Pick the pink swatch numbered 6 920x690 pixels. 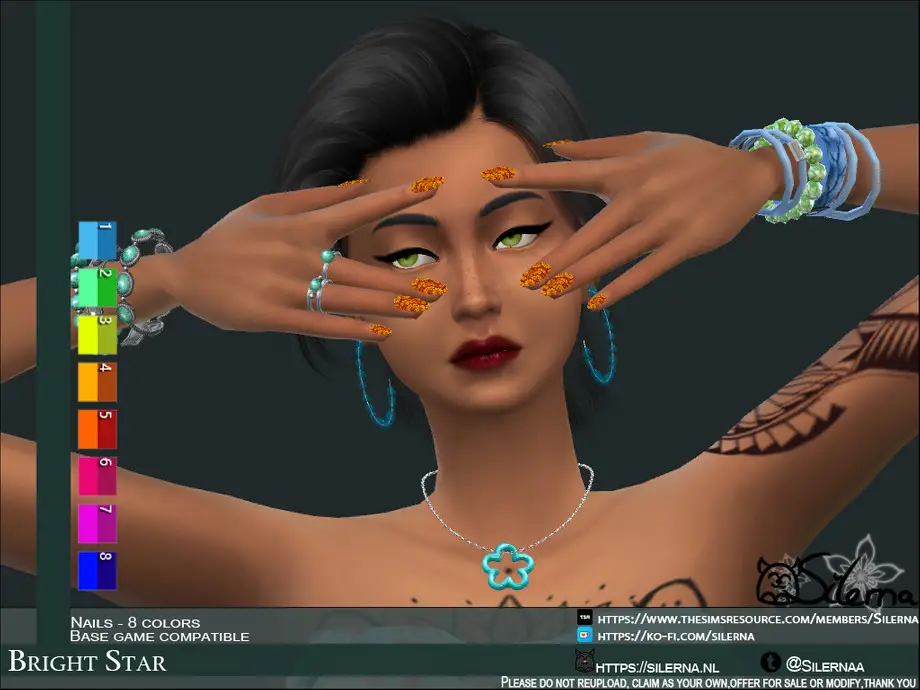pyautogui.click(x=97, y=475)
